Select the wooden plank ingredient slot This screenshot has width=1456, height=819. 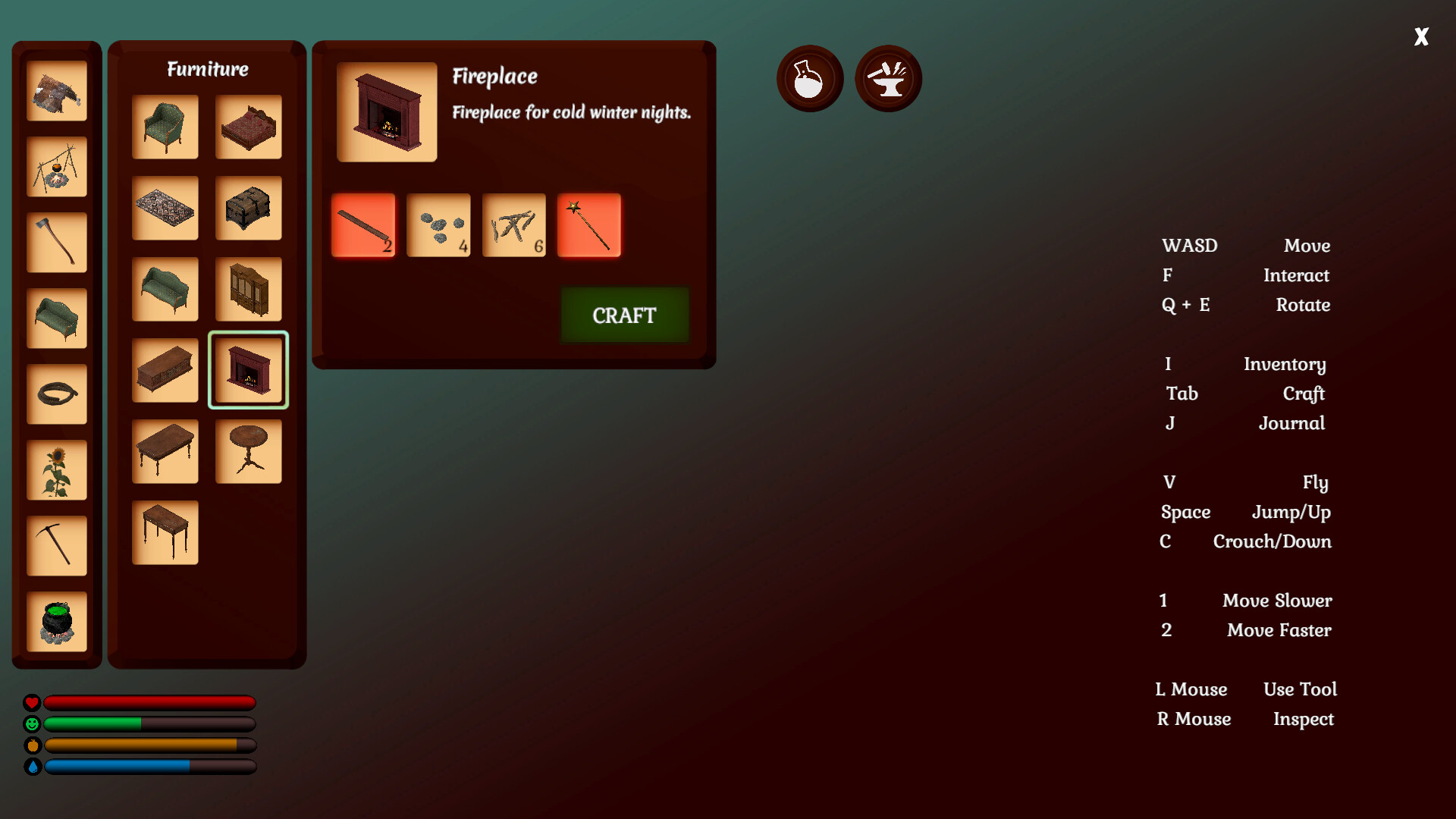364,225
